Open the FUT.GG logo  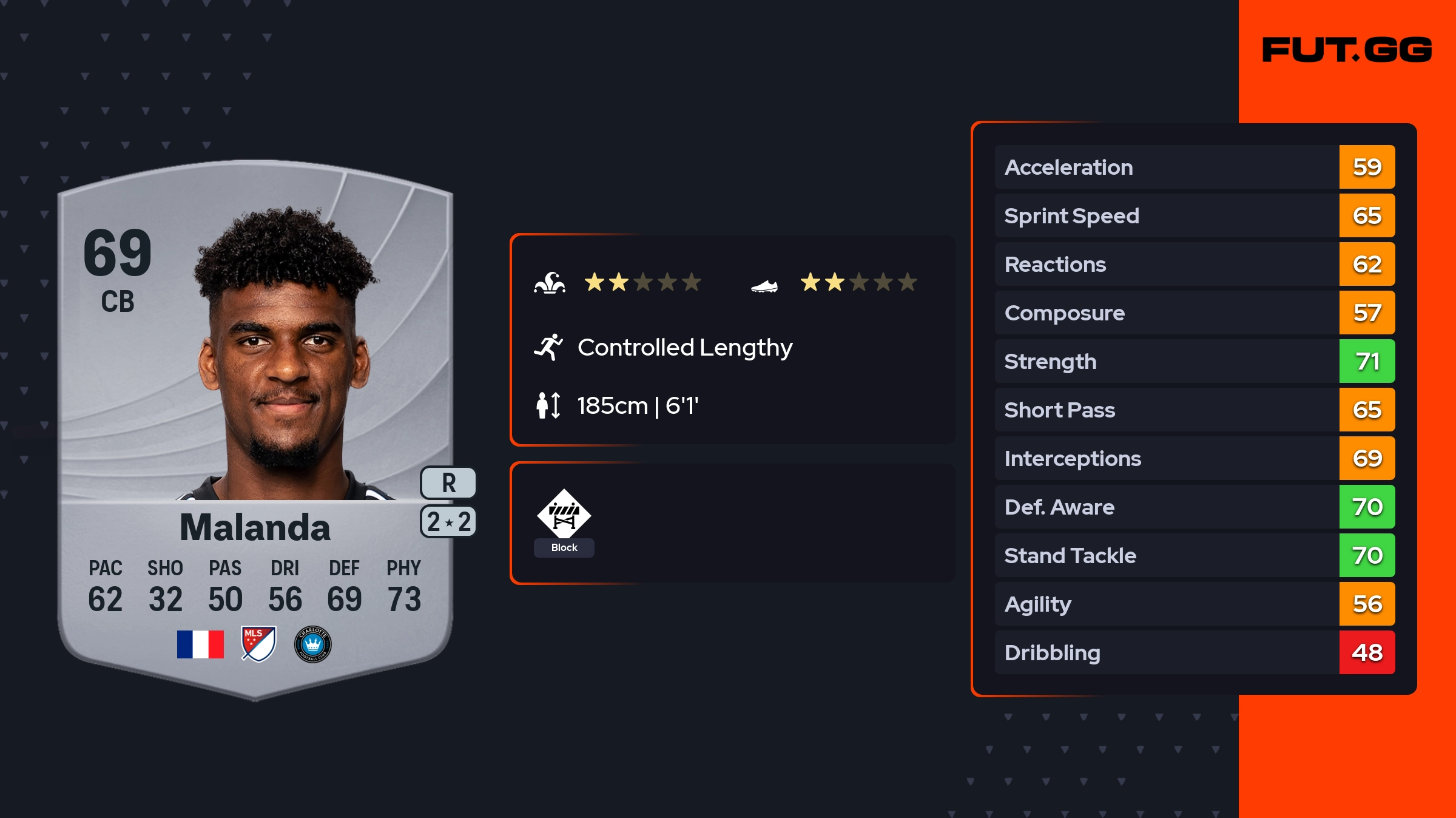pos(1347,50)
